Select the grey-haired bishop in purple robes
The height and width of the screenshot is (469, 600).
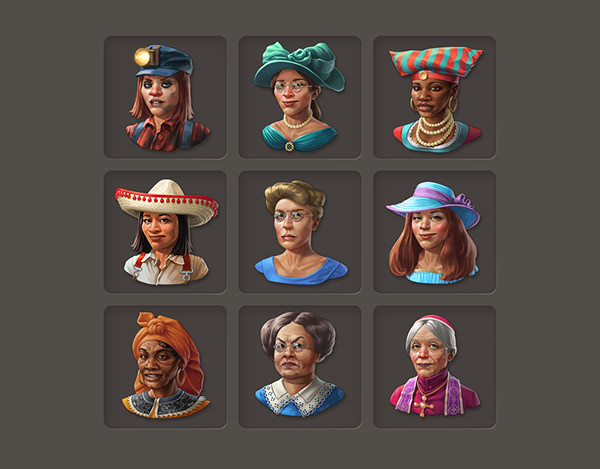pos(434,366)
